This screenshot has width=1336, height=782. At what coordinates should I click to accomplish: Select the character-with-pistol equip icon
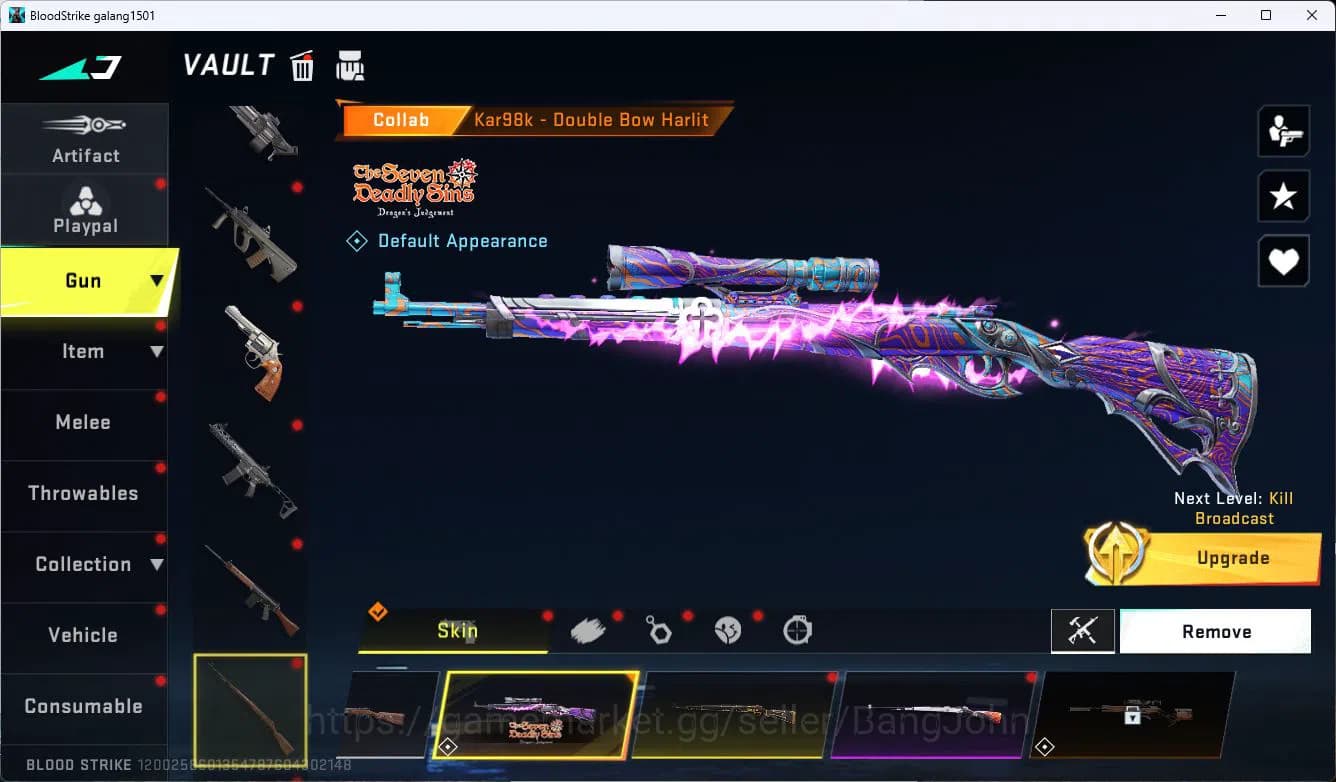click(x=1283, y=130)
